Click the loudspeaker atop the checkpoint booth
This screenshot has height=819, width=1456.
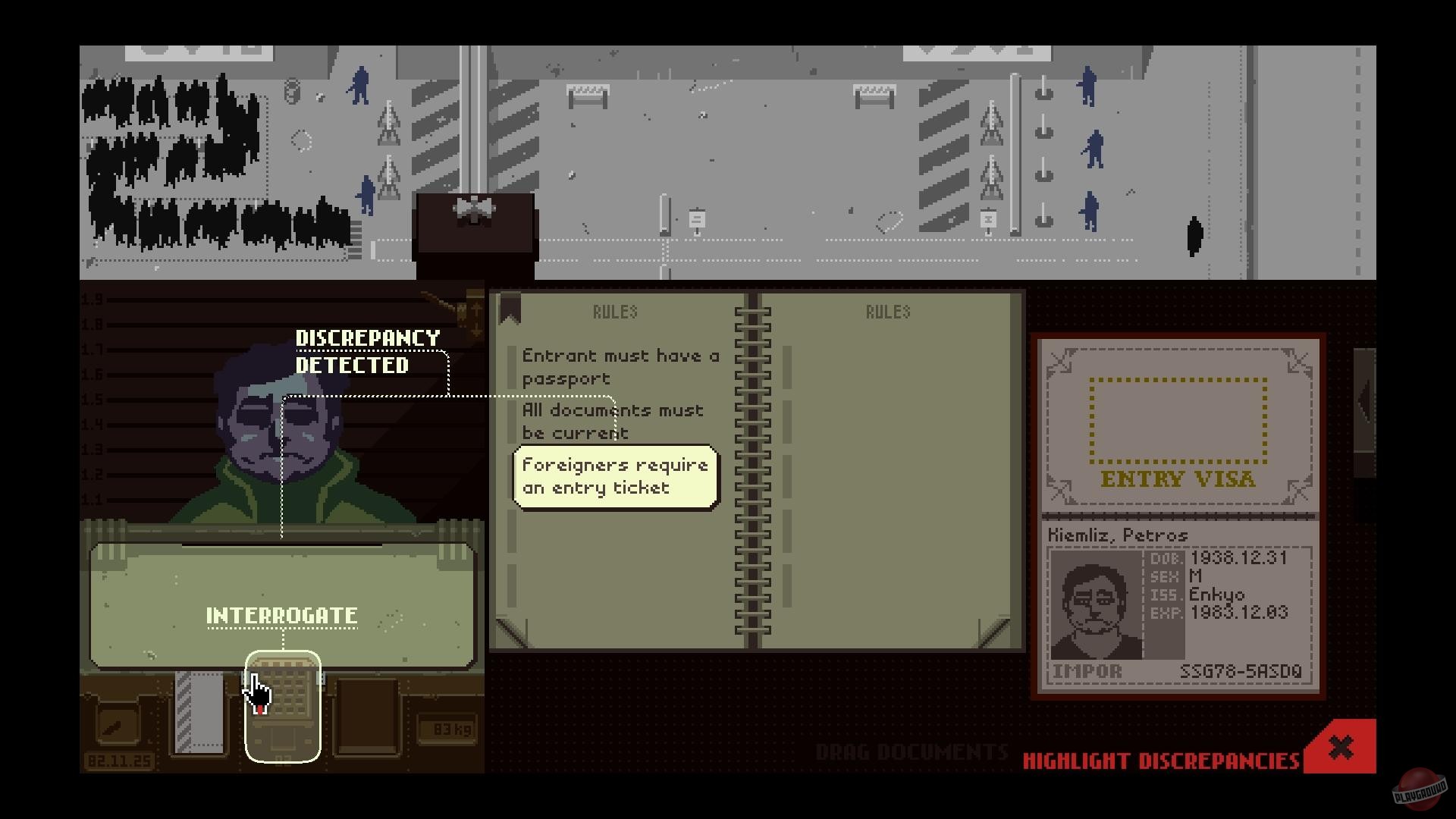point(472,209)
